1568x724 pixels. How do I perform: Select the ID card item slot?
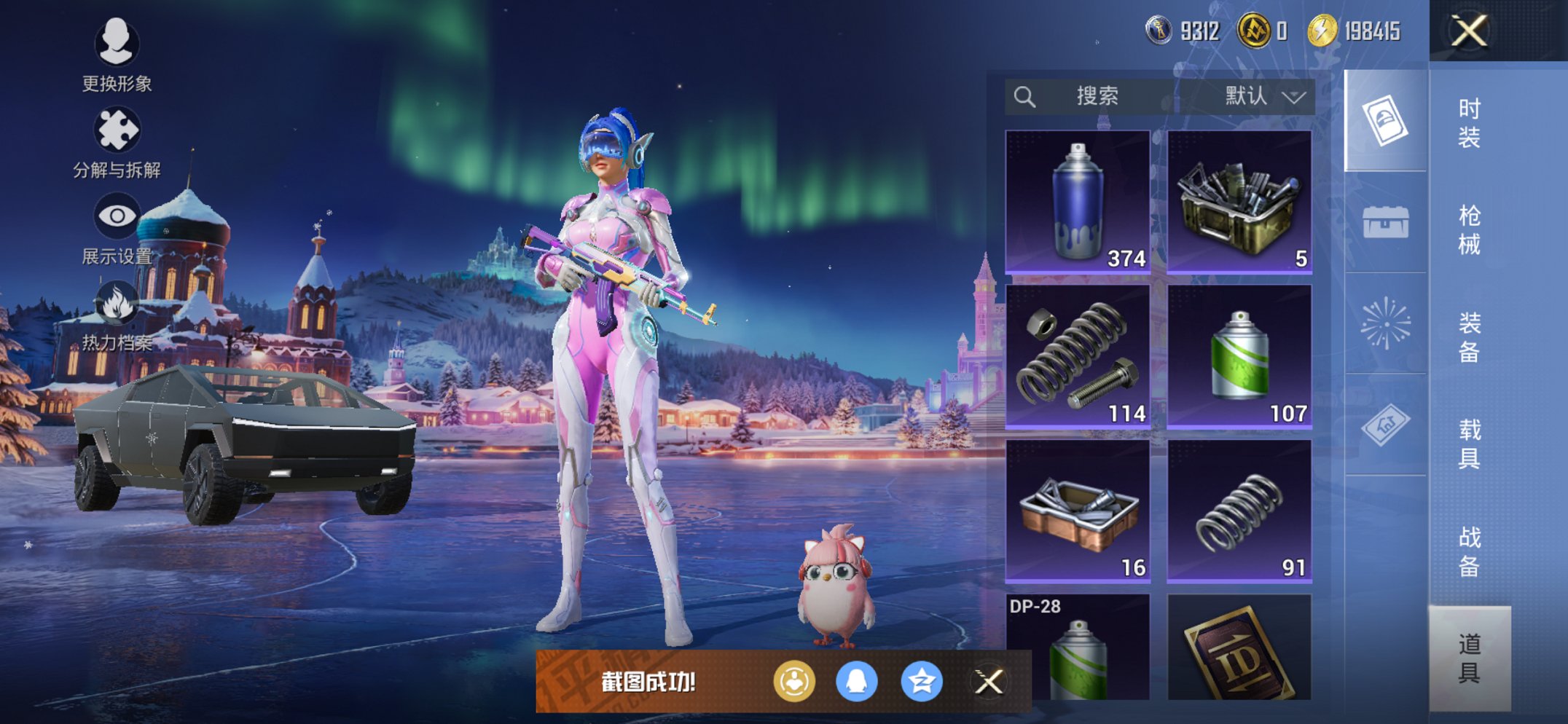pos(1239,648)
